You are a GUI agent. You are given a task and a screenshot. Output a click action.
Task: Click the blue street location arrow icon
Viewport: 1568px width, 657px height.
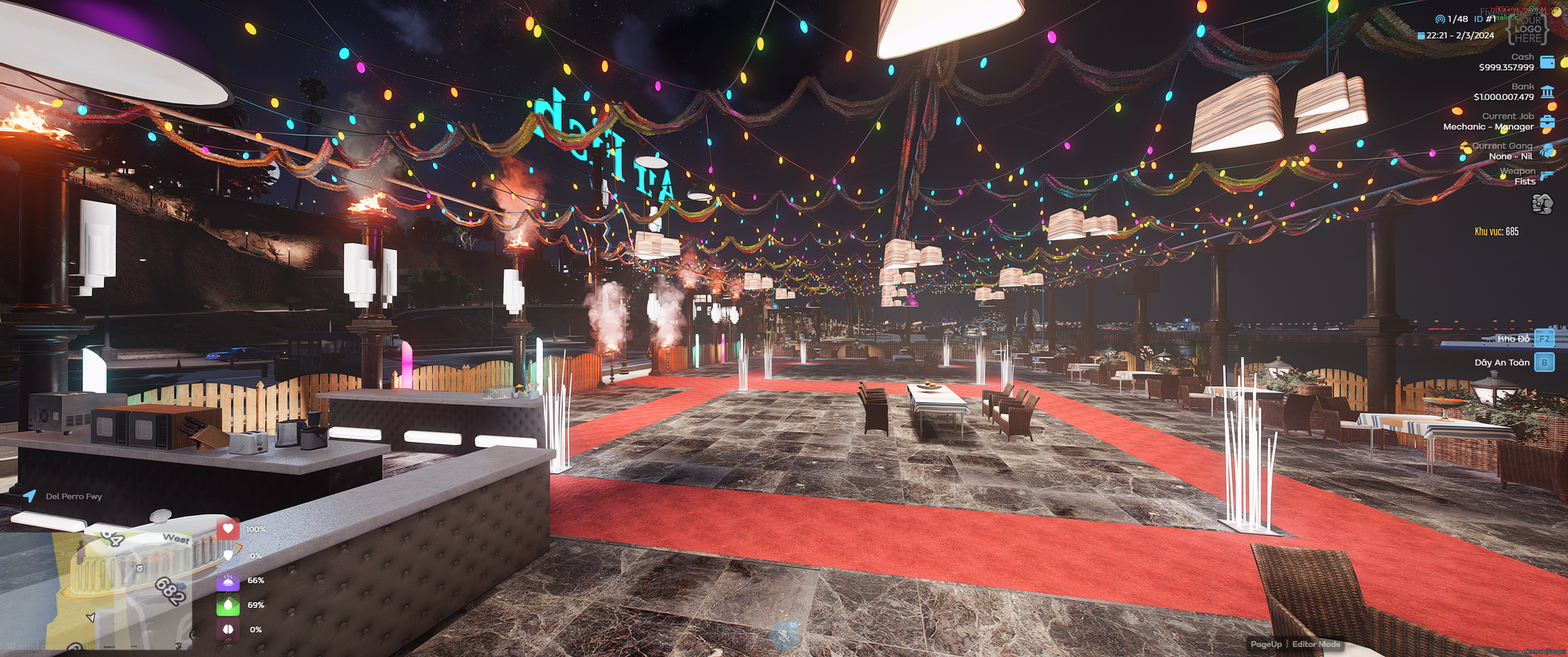(30, 496)
